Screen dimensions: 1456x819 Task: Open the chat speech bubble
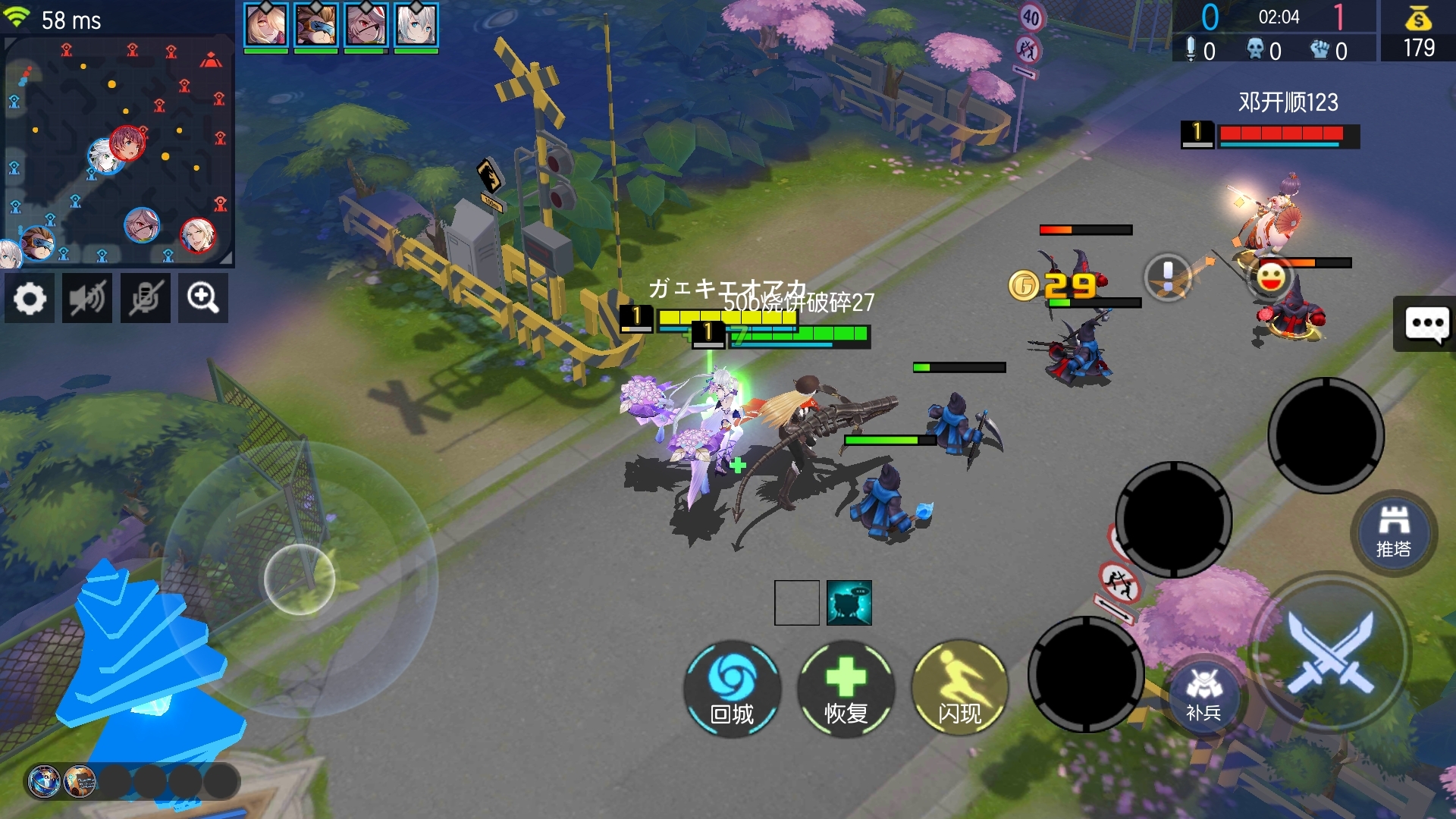click(x=1426, y=325)
